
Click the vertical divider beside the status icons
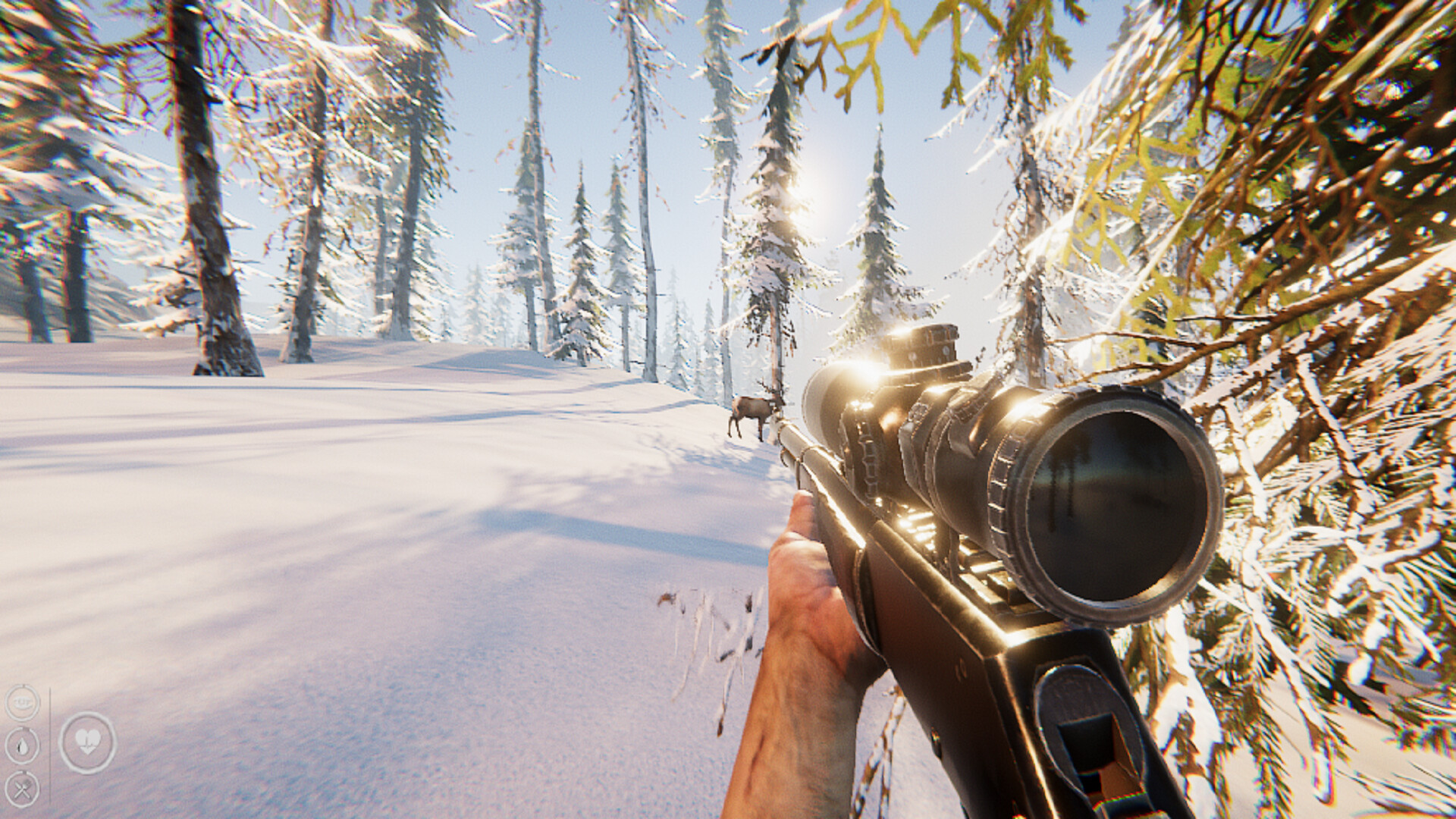pos(51,743)
